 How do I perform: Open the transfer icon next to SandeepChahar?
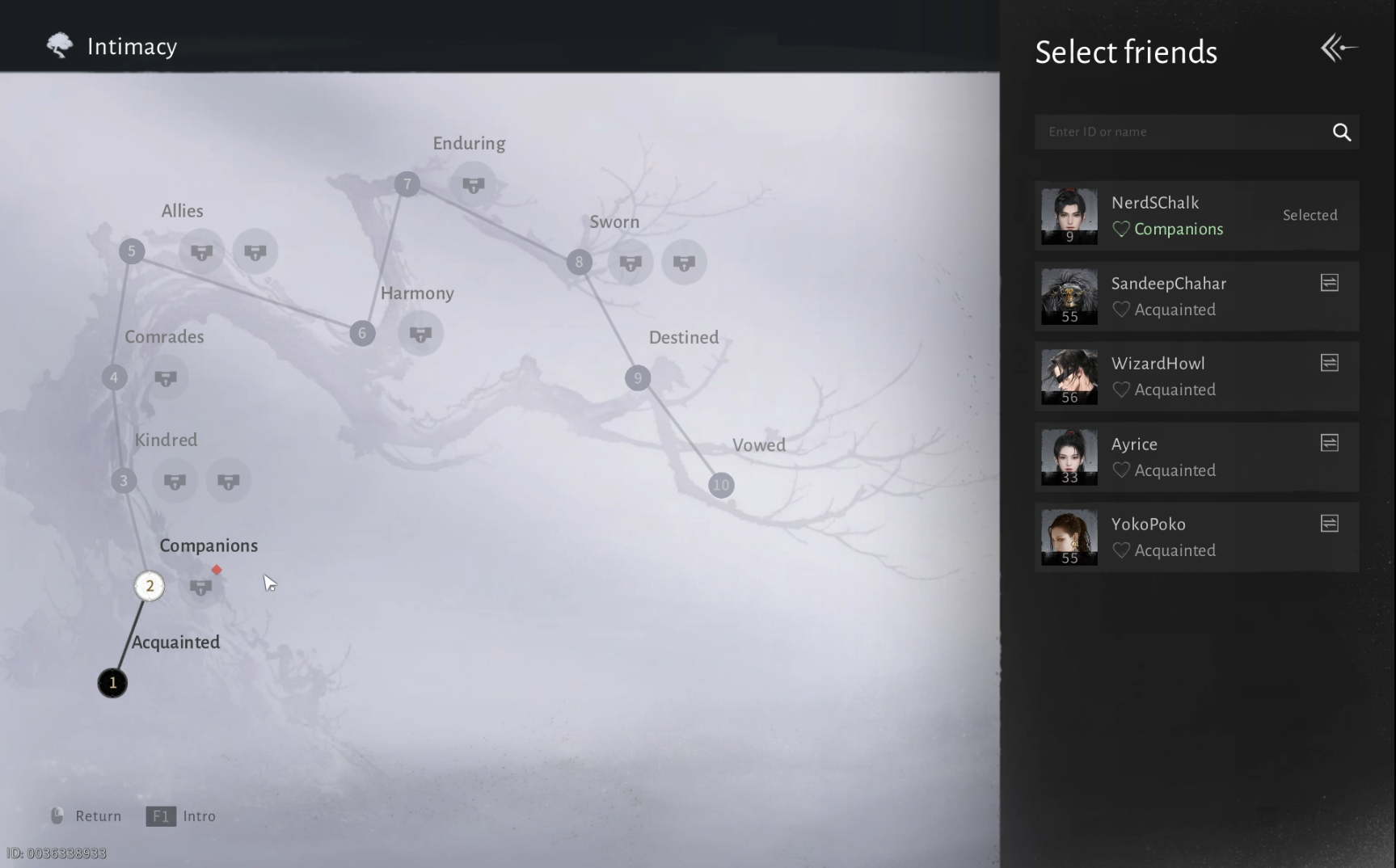point(1330,282)
